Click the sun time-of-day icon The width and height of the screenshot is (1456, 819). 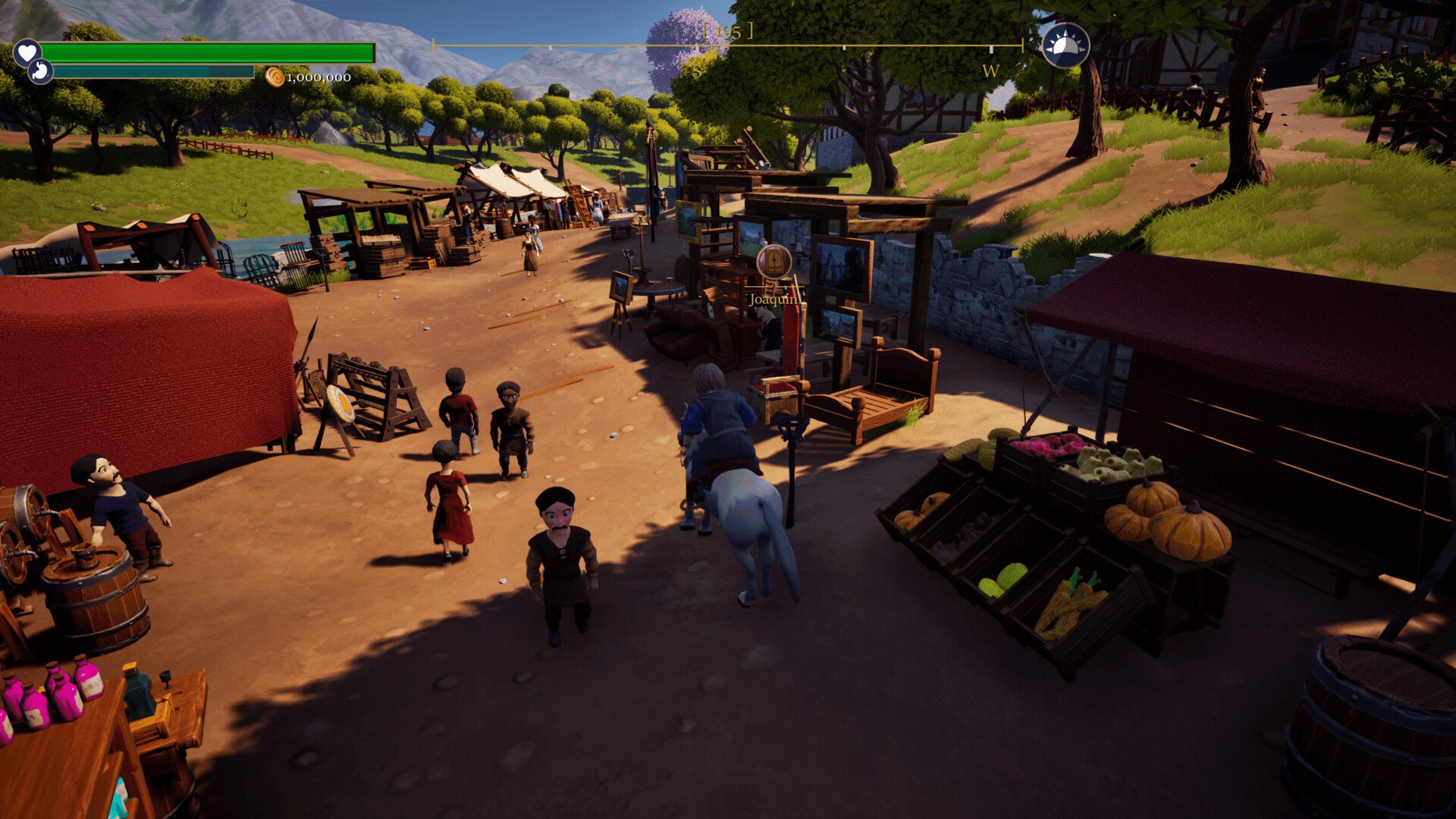1065,45
